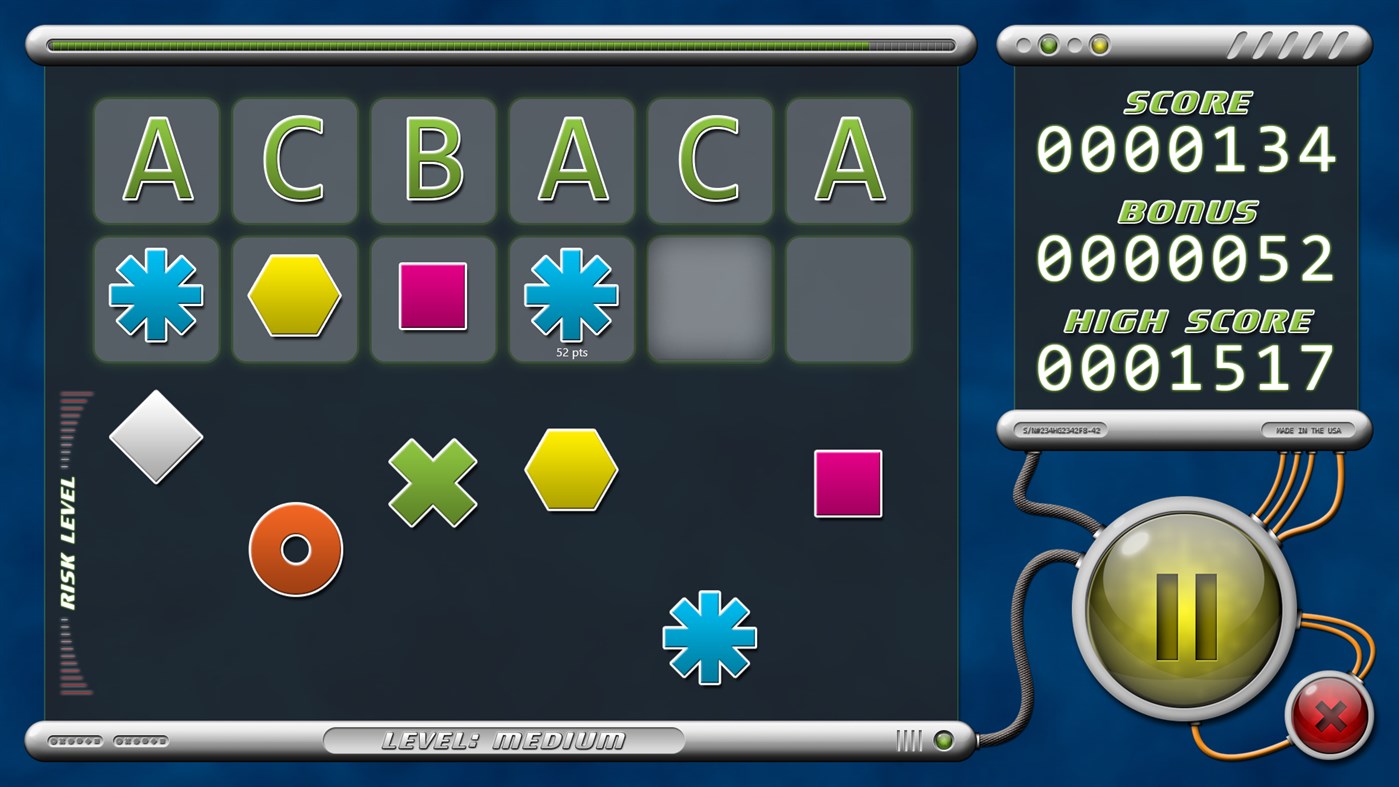1399x787 pixels.
Task: Click the orange donut shape
Action: (295, 548)
